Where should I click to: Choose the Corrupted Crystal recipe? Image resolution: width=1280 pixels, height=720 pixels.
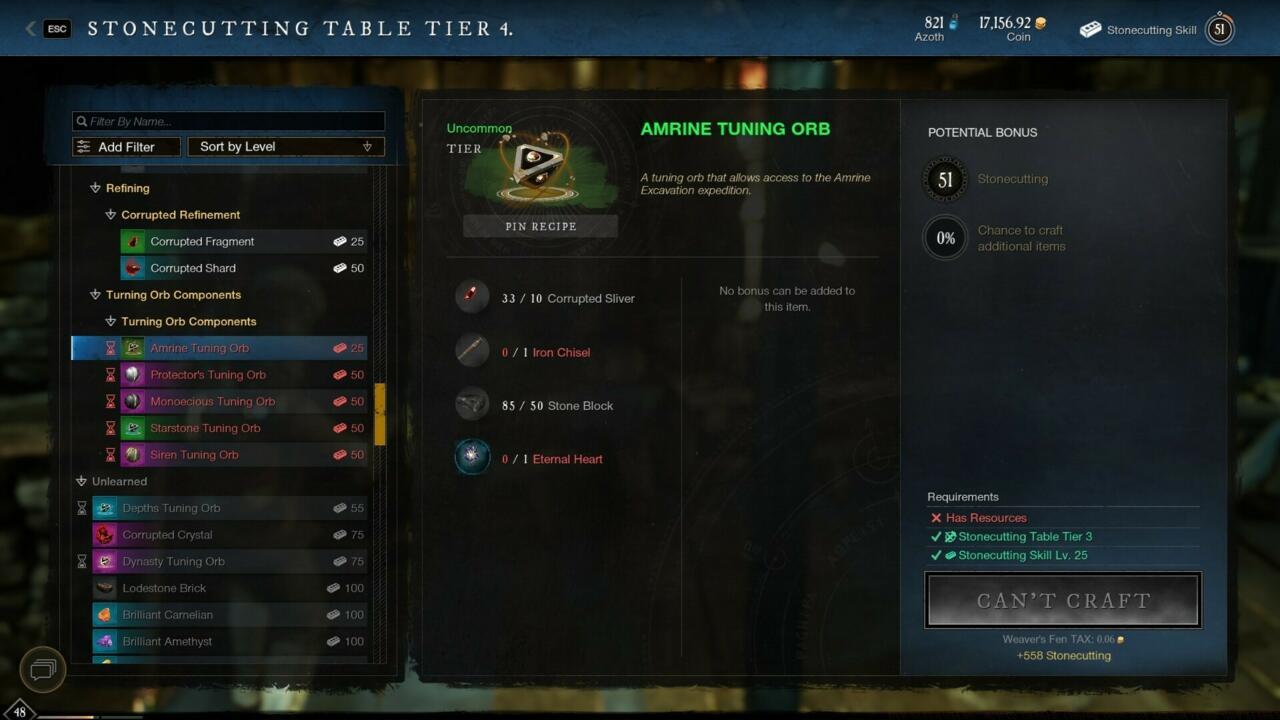click(167, 535)
